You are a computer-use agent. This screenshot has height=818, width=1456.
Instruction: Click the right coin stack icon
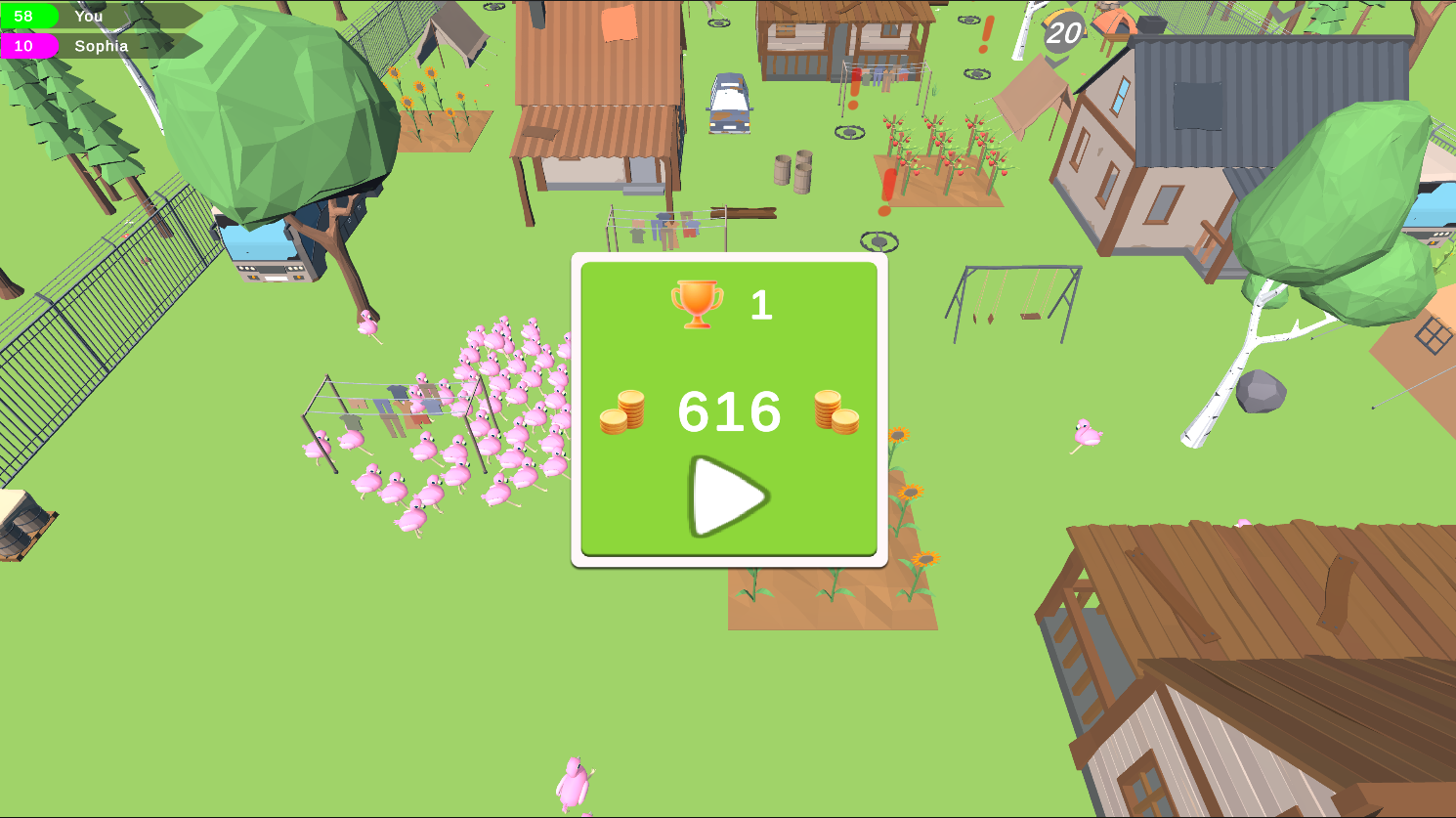(834, 412)
